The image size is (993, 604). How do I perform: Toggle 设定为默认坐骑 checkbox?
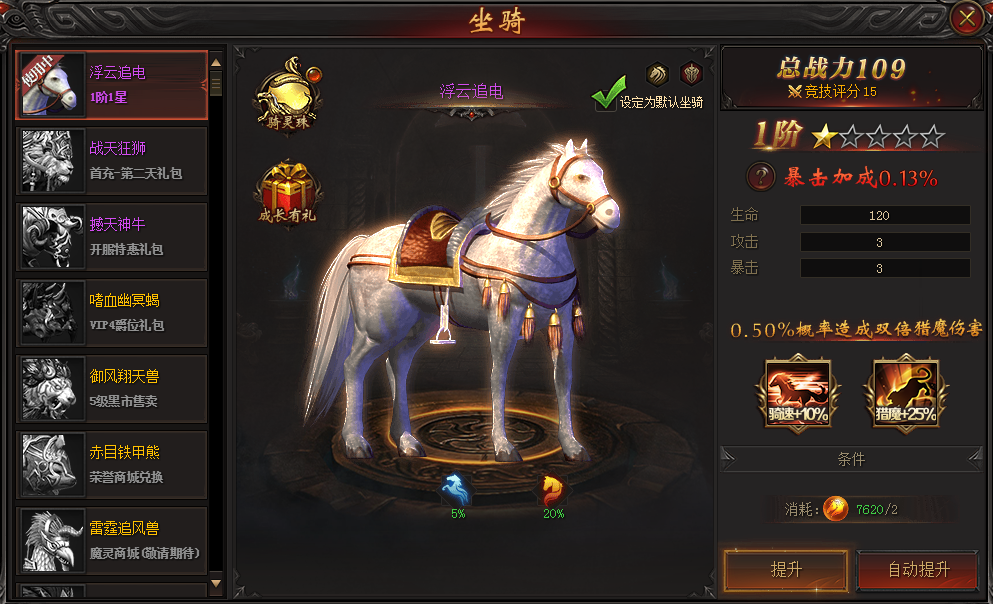tap(605, 99)
